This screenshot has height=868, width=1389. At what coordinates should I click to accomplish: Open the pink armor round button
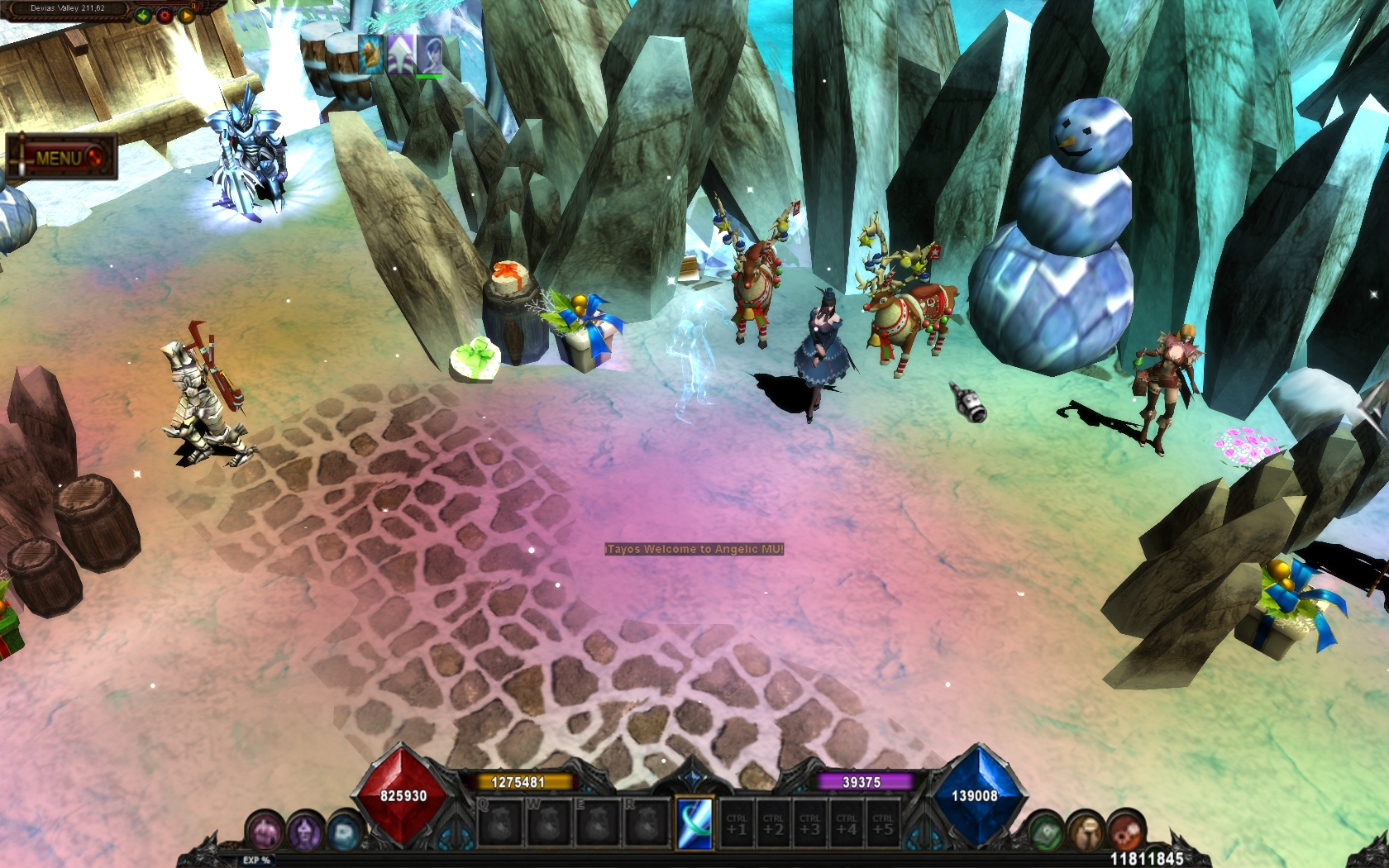pos(266,831)
